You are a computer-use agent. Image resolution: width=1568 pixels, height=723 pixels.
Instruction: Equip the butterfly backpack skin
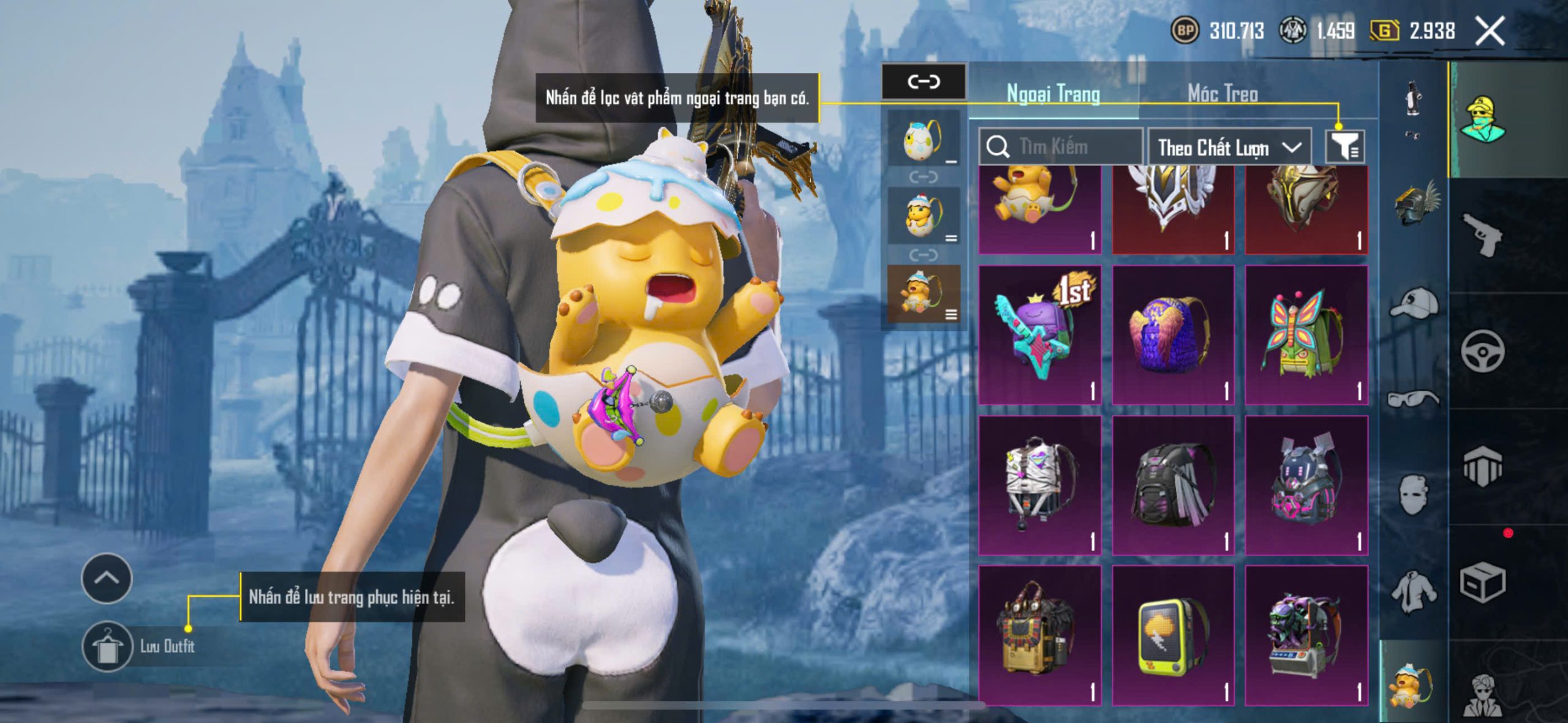[x=1306, y=335]
